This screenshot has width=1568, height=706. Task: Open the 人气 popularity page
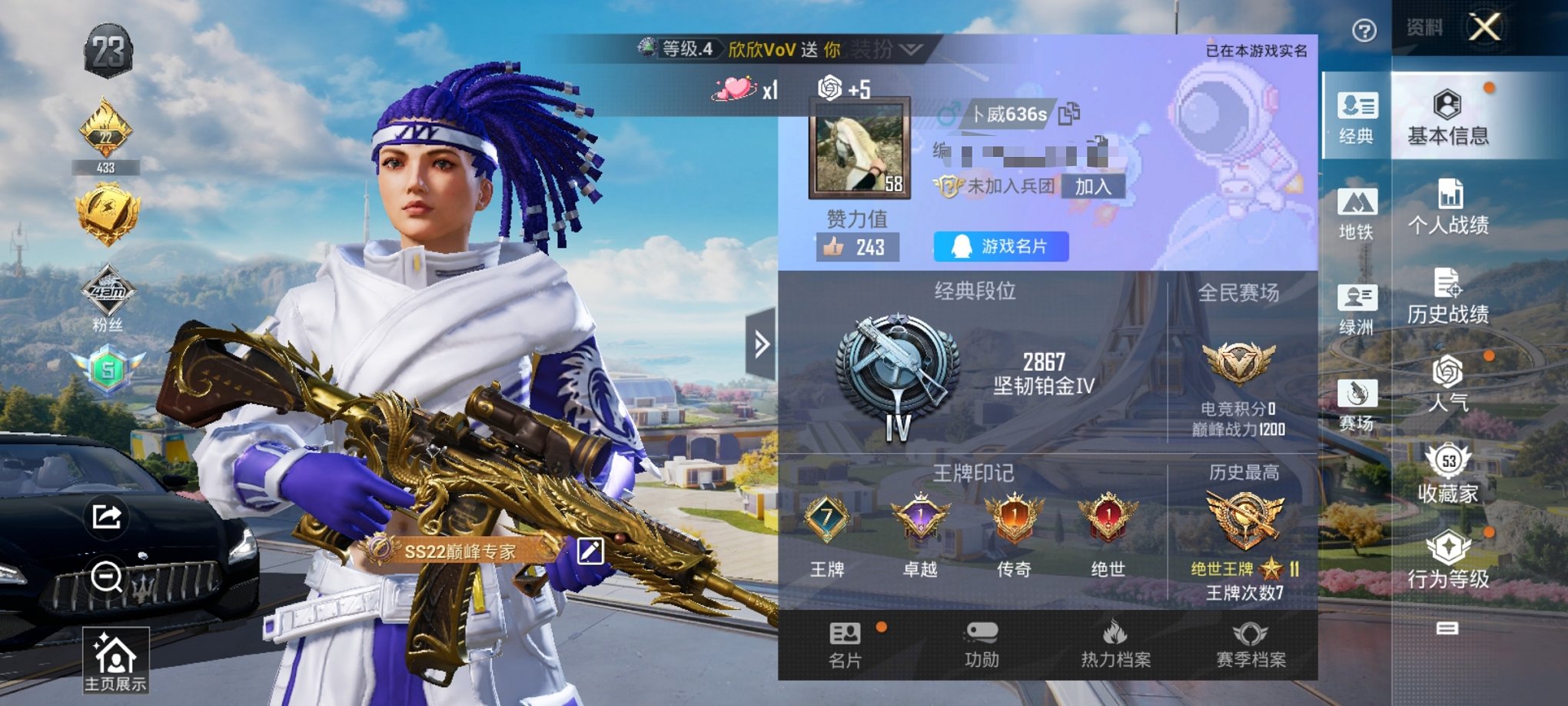(x=1447, y=384)
